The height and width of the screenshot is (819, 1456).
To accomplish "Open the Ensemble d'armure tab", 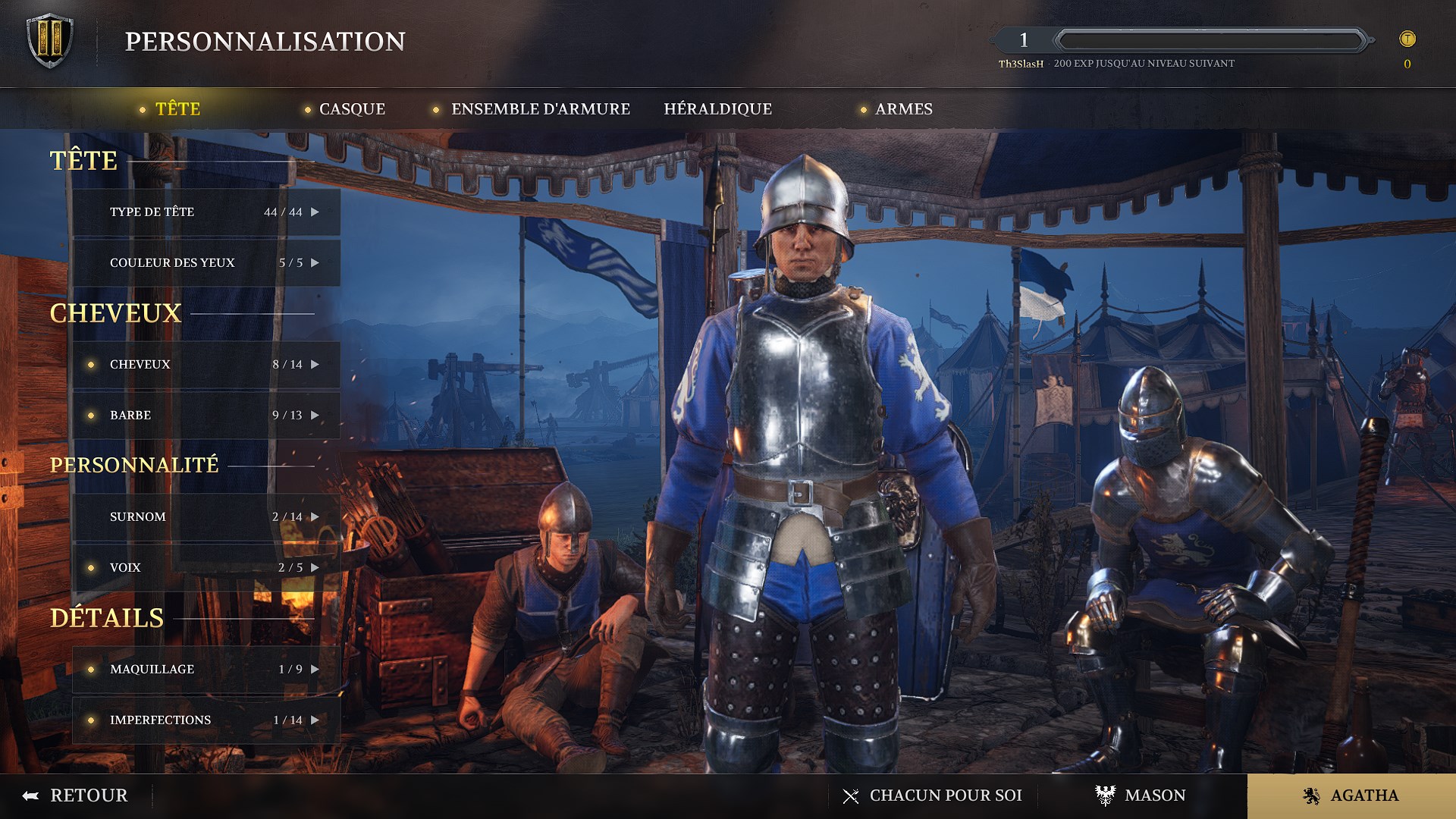I will pos(540,109).
